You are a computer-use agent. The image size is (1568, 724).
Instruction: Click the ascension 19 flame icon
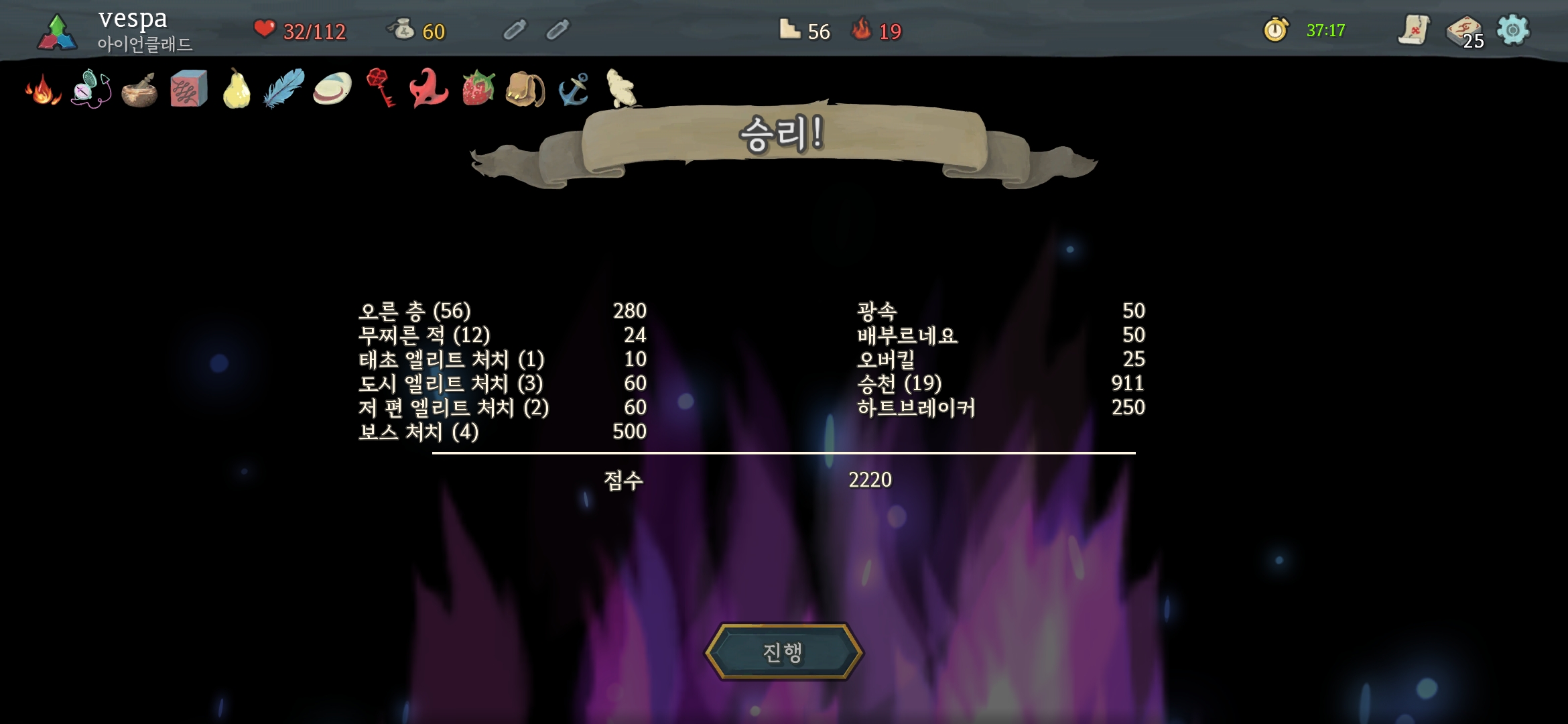pyautogui.click(x=862, y=30)
